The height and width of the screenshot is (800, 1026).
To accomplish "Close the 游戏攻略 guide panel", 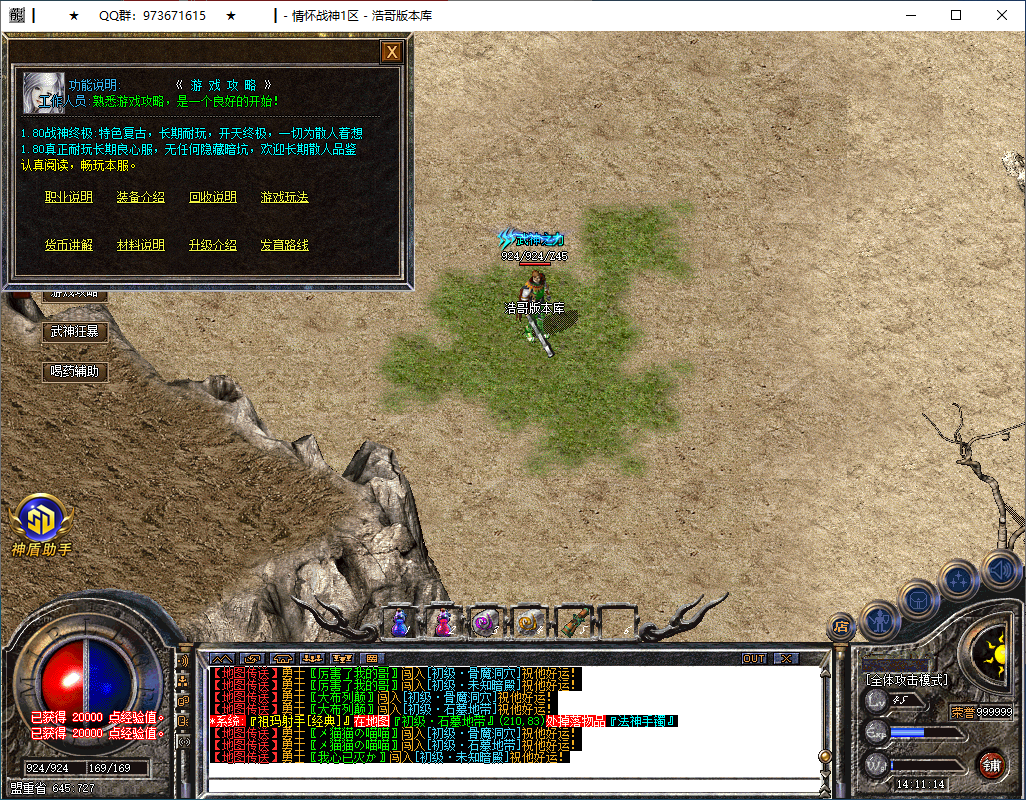I will pyautogui.click(x=392, y=52).
